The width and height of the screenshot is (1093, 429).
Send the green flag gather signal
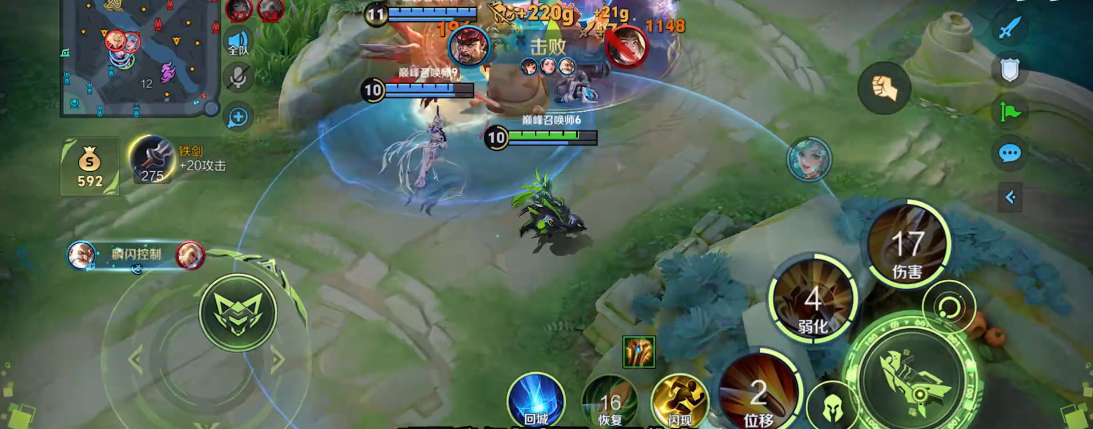click(1010, 110)
